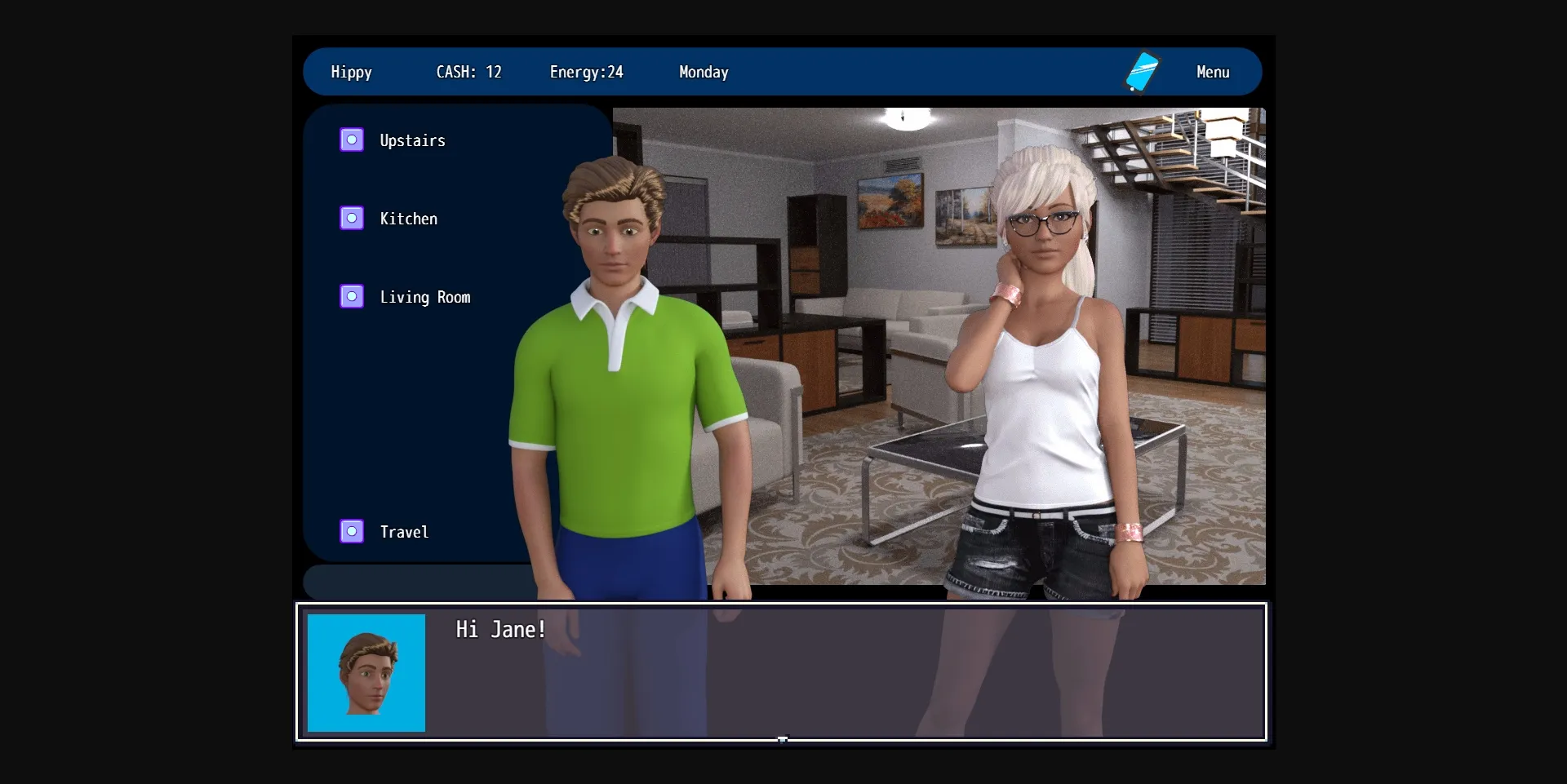Open Menu from the top right
Screen dimensions: 1567x784
[1213, 72]
